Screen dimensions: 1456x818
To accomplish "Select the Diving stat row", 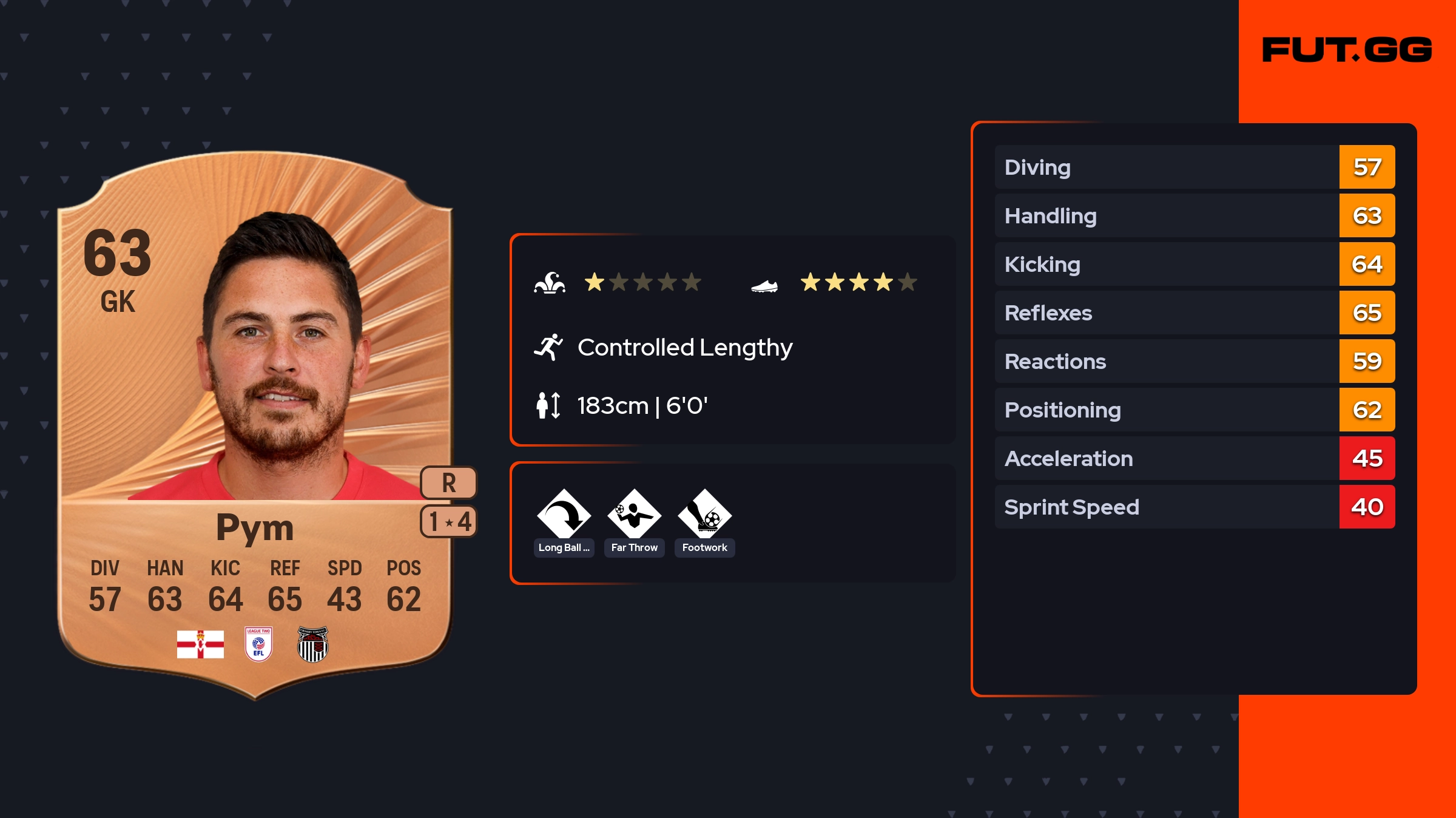I will 1194,167.
